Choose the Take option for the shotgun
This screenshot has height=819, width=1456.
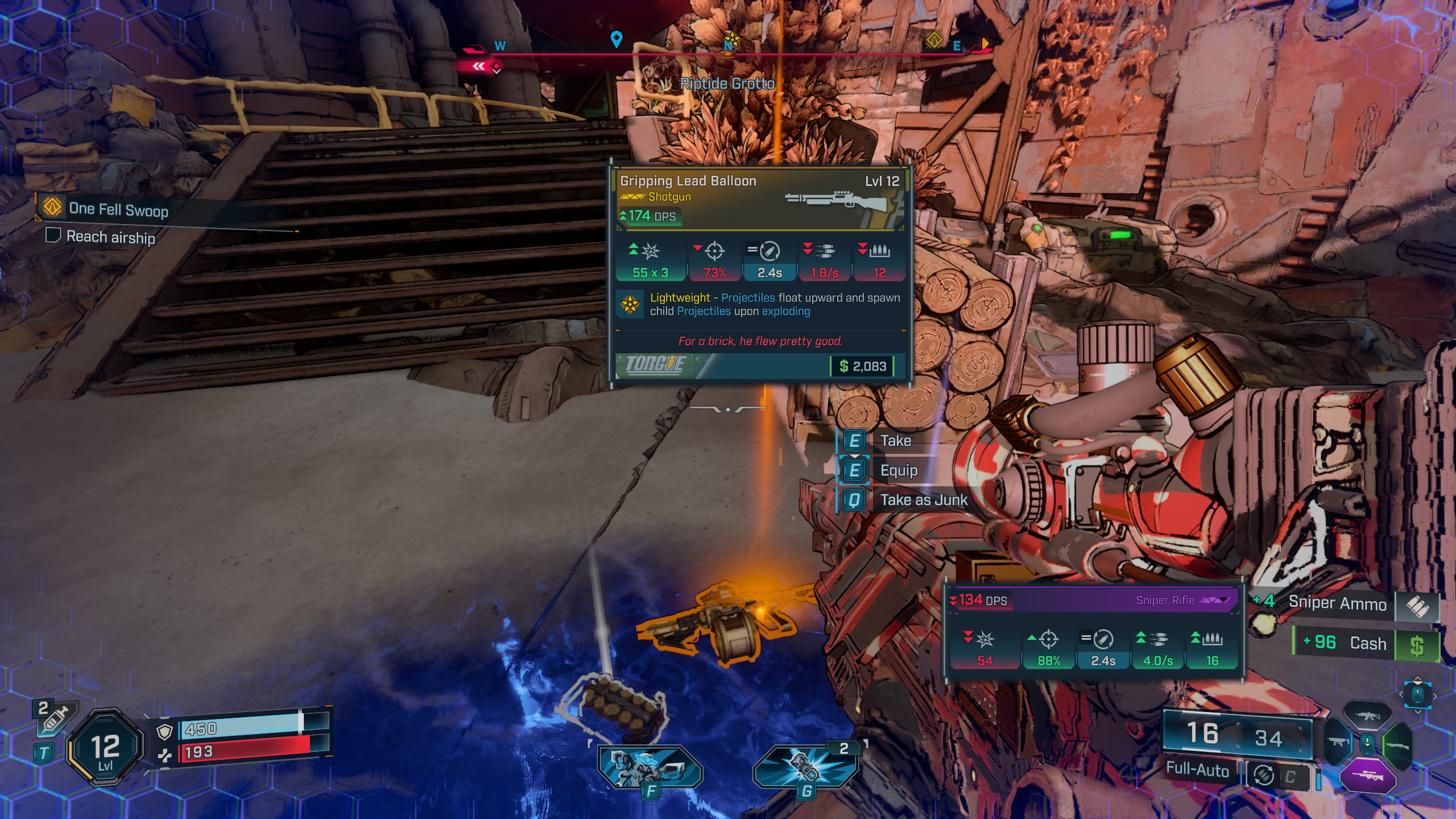pyautogui.click(x=895, y=441)
